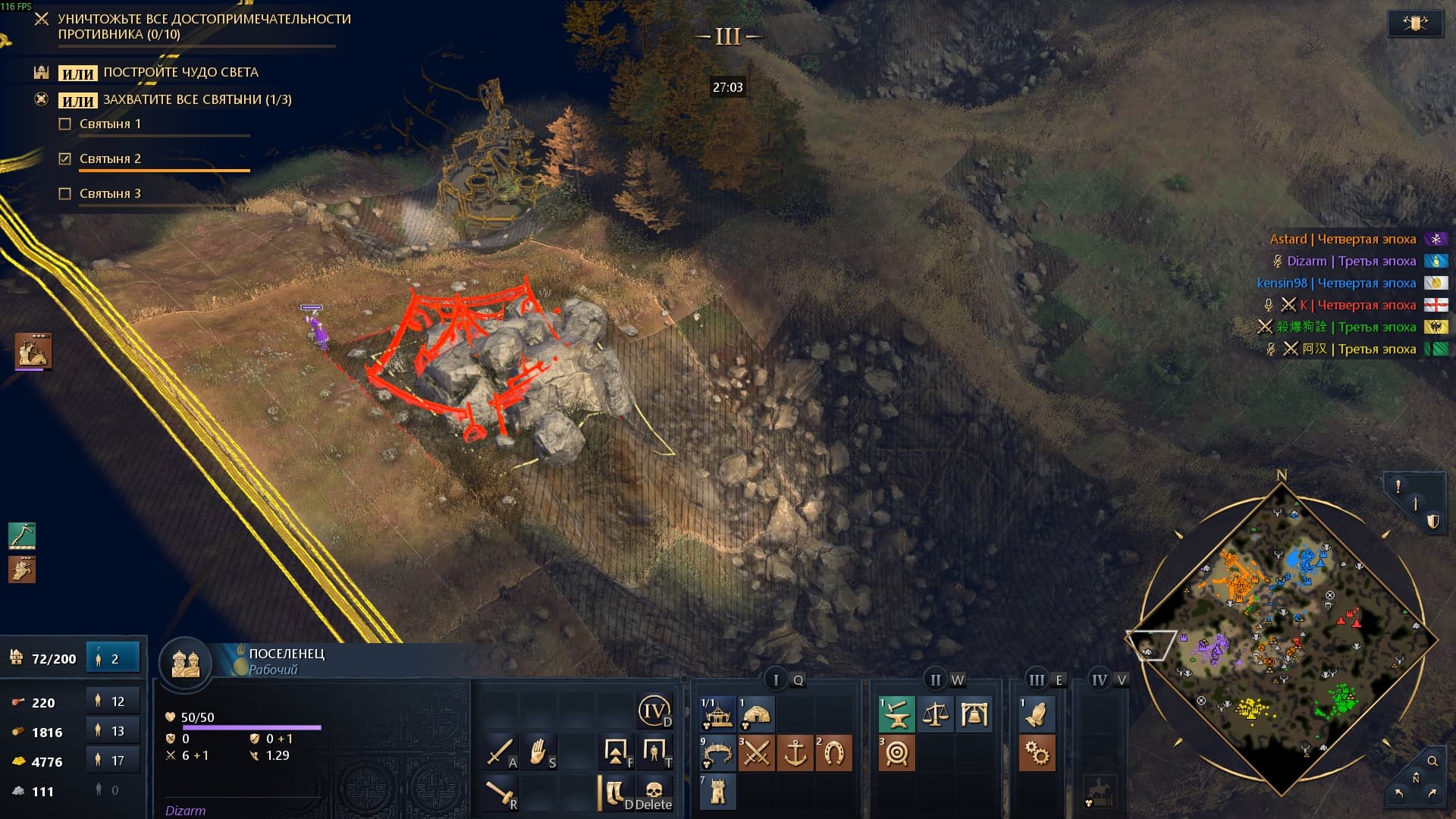Select the scales market building
This screenshot has height=819, width=1456.
click(935, 714)
